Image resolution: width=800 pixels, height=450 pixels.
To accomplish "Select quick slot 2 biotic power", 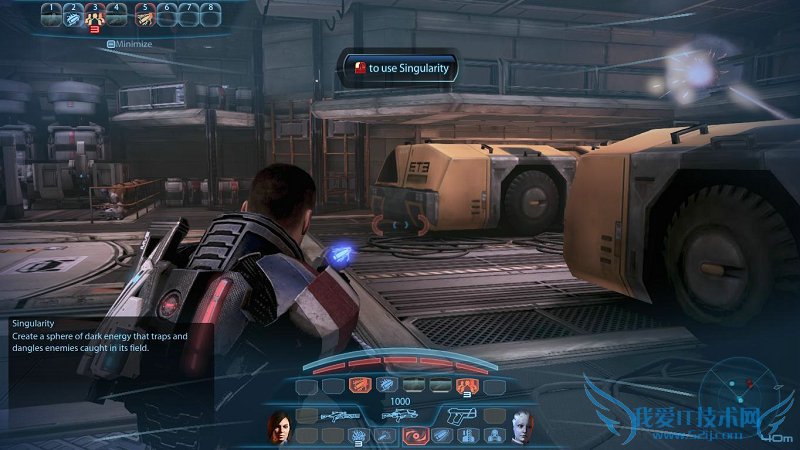I will 73,16.
